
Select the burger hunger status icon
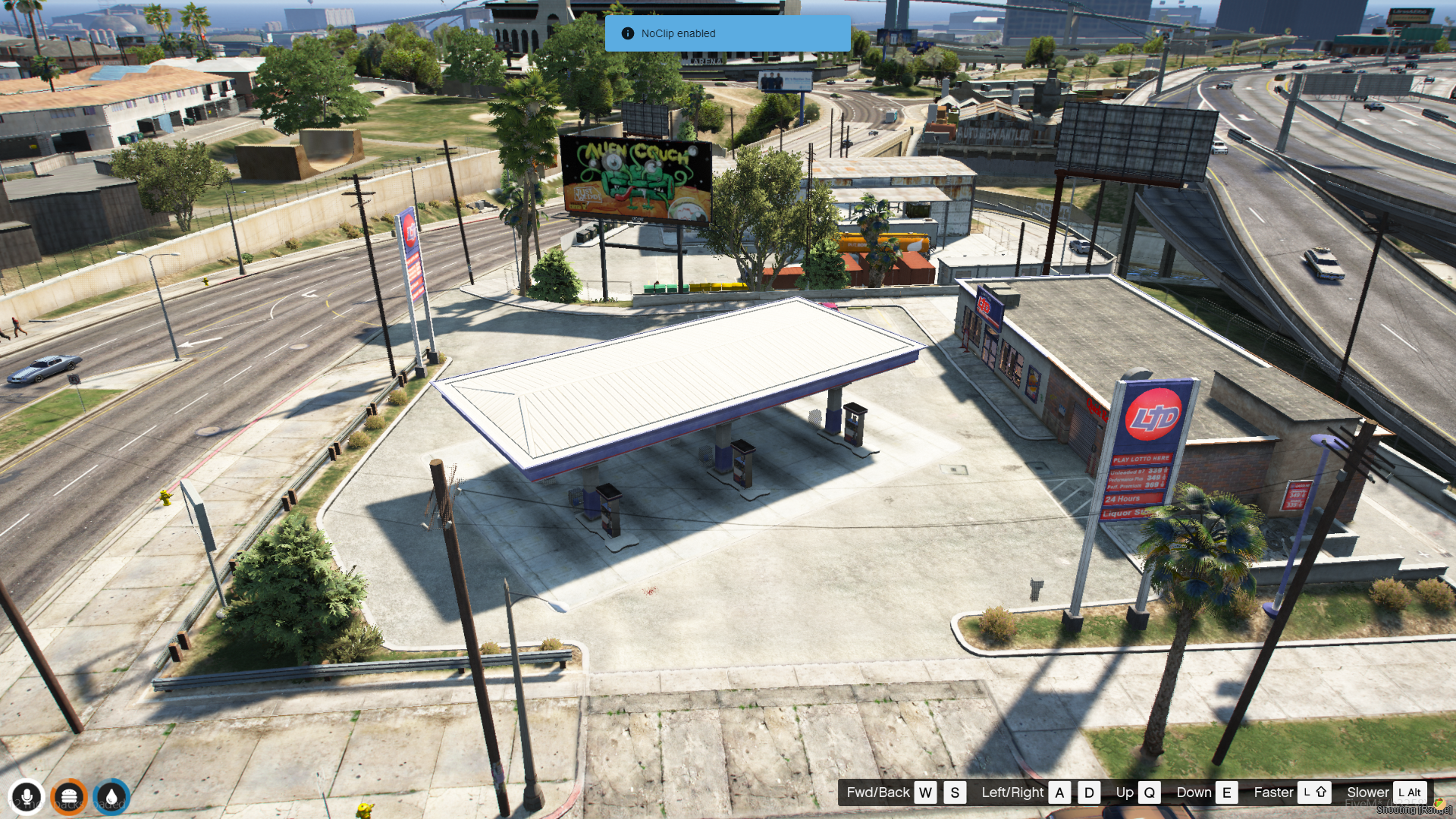(69, 797)
